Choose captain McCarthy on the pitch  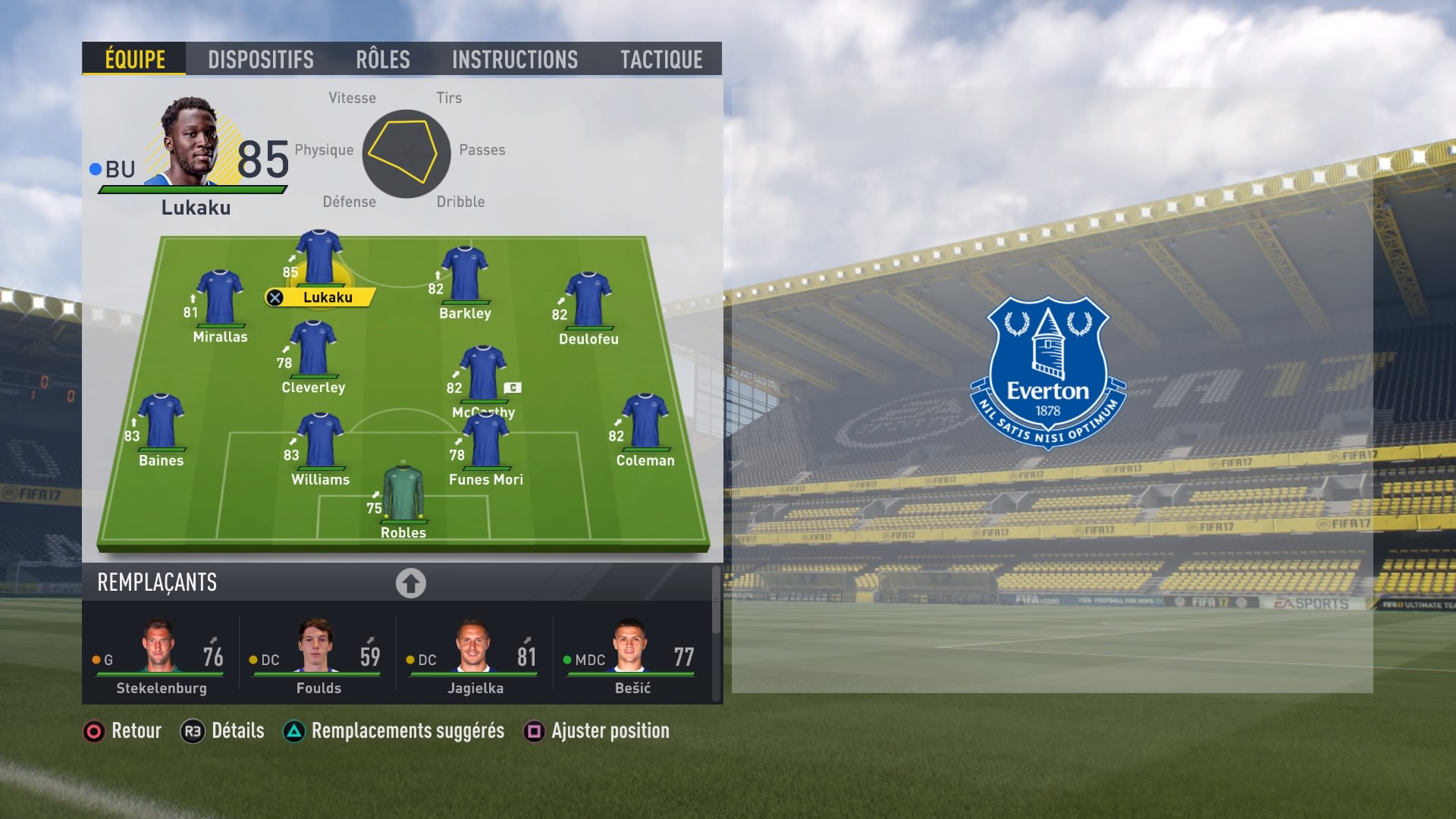pos(483,374)
